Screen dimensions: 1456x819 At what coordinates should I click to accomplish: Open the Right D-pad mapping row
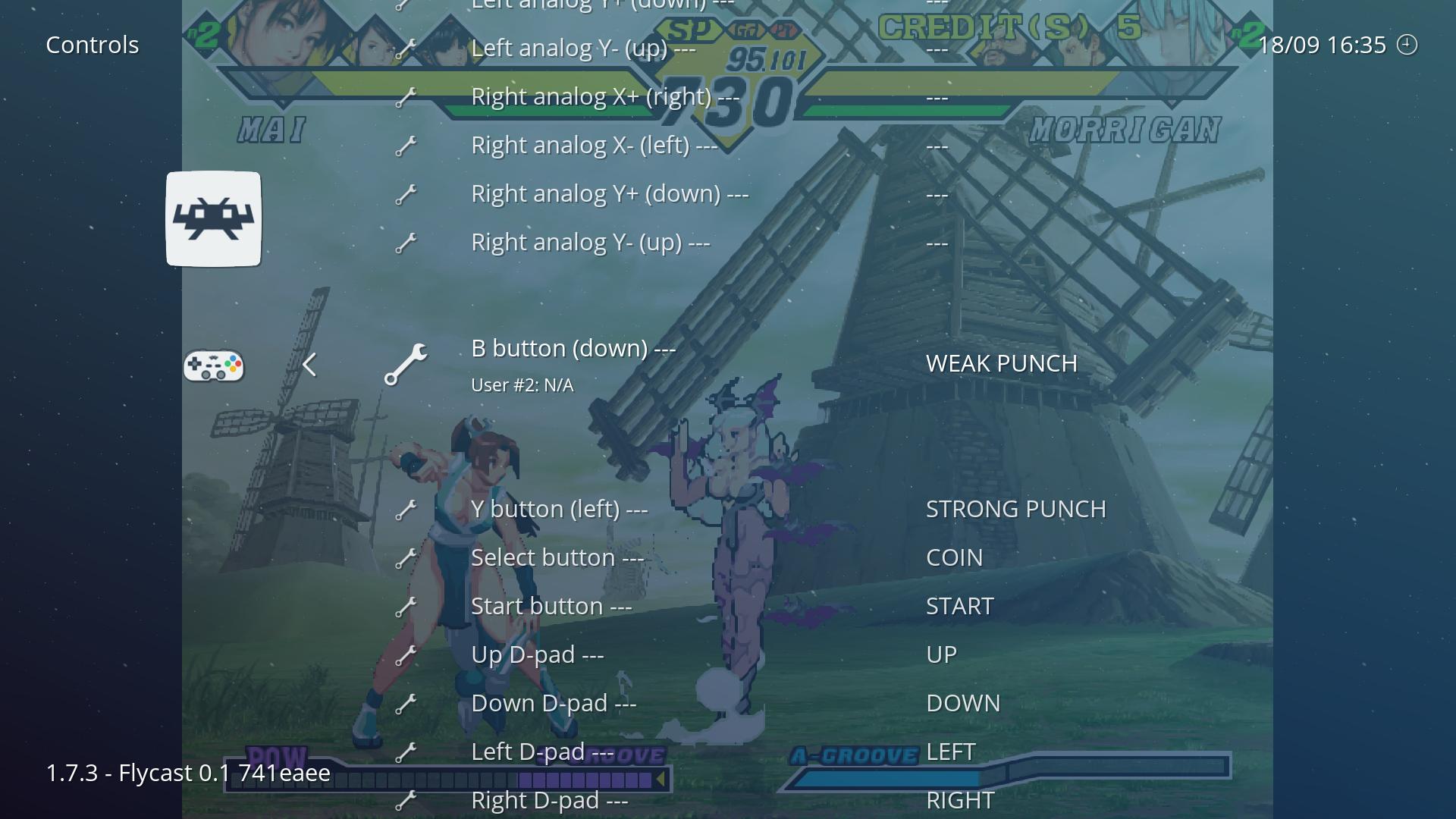549,801
